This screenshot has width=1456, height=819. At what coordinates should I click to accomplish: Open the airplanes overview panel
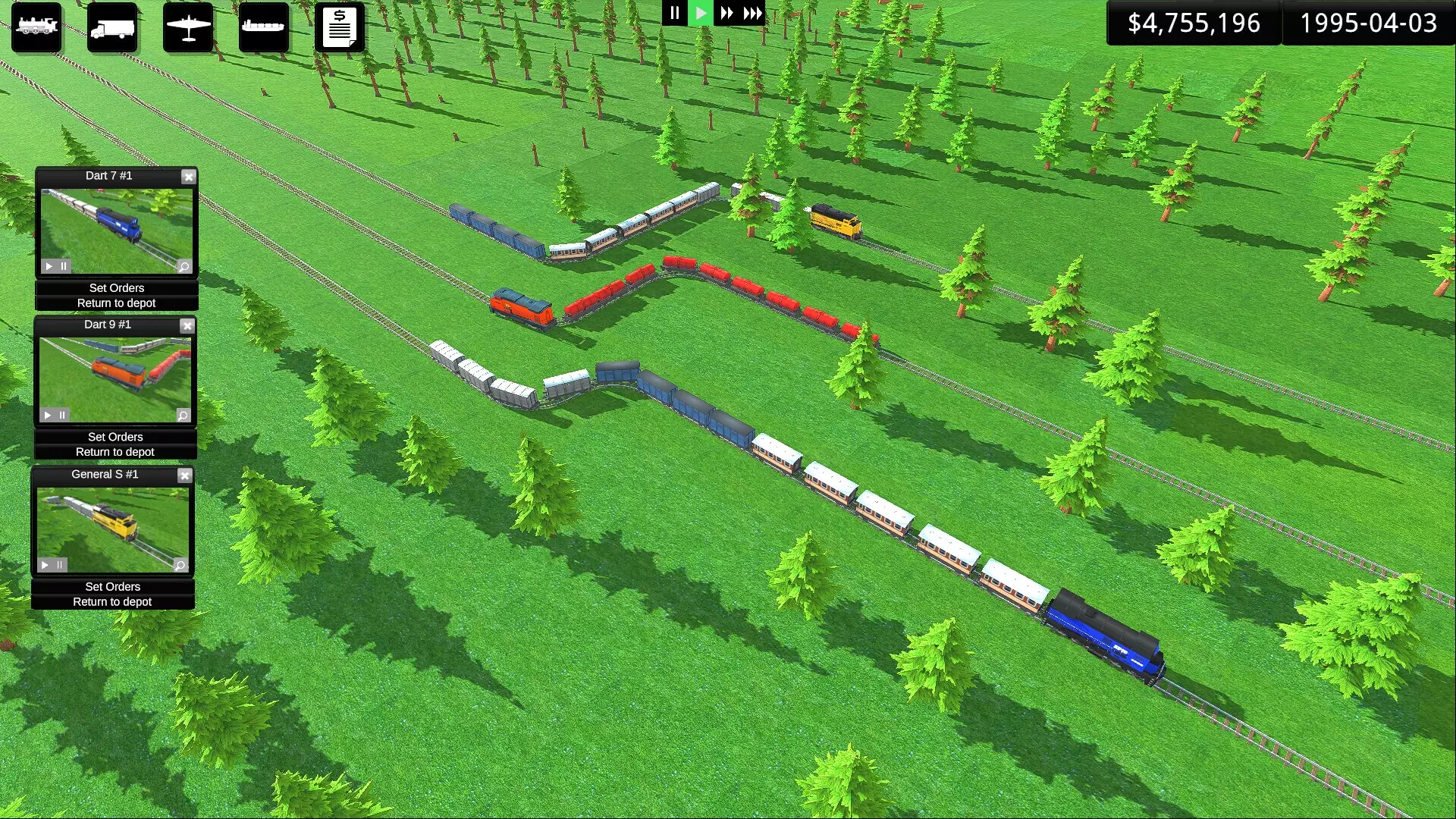point(188,27)
